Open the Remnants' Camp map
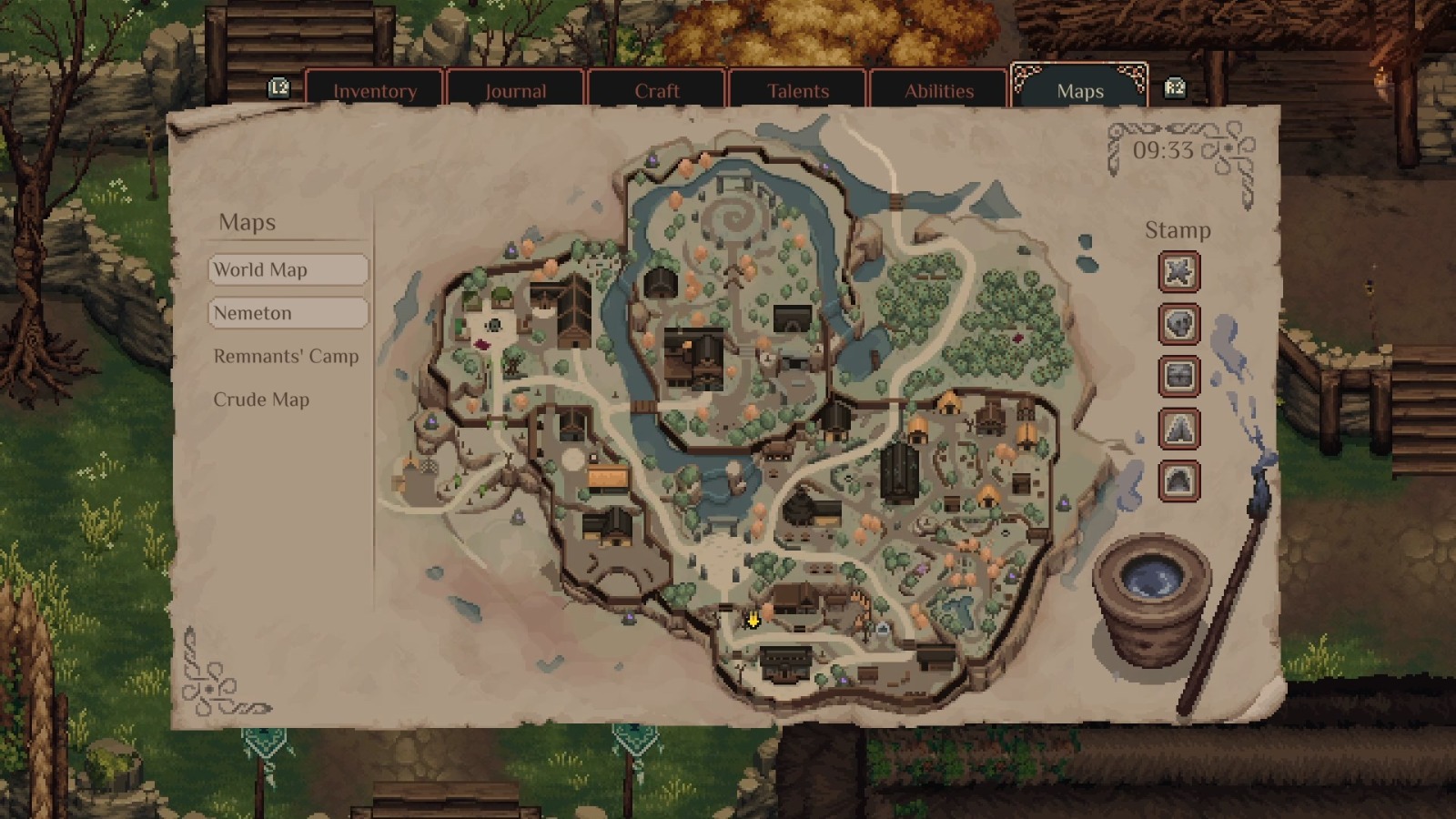The image size is (1456, 819). click(x=286, y=357)
